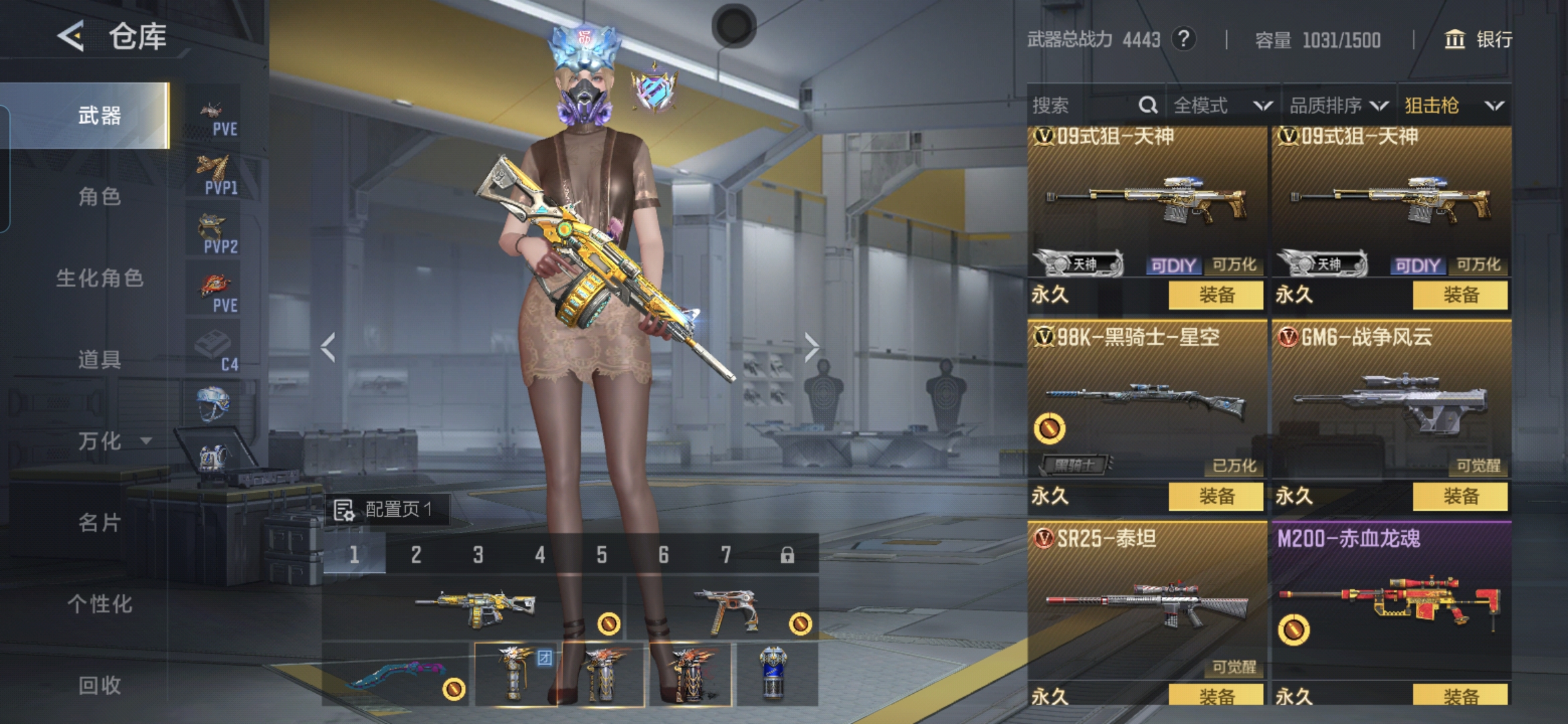Show the weapon power help tooltip
The width and height of the screenshot is (1568, 724).
point(1183,40)
